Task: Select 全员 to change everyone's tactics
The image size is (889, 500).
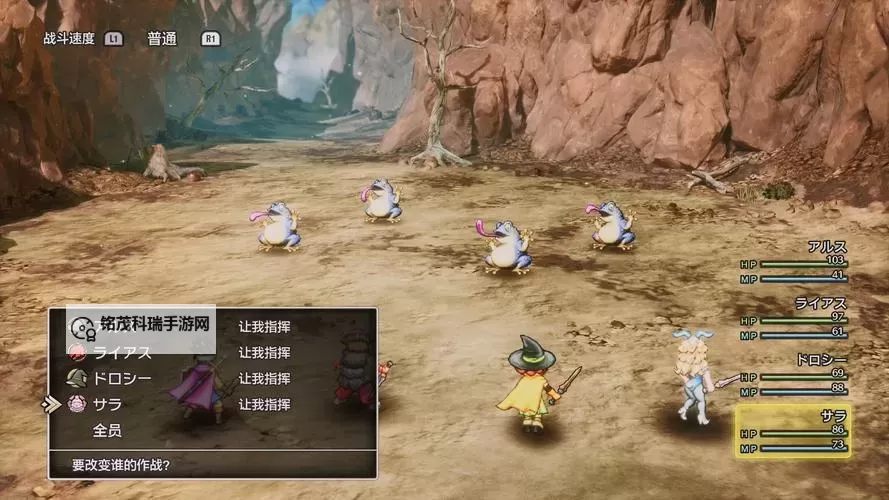Action: click(108, 431)
